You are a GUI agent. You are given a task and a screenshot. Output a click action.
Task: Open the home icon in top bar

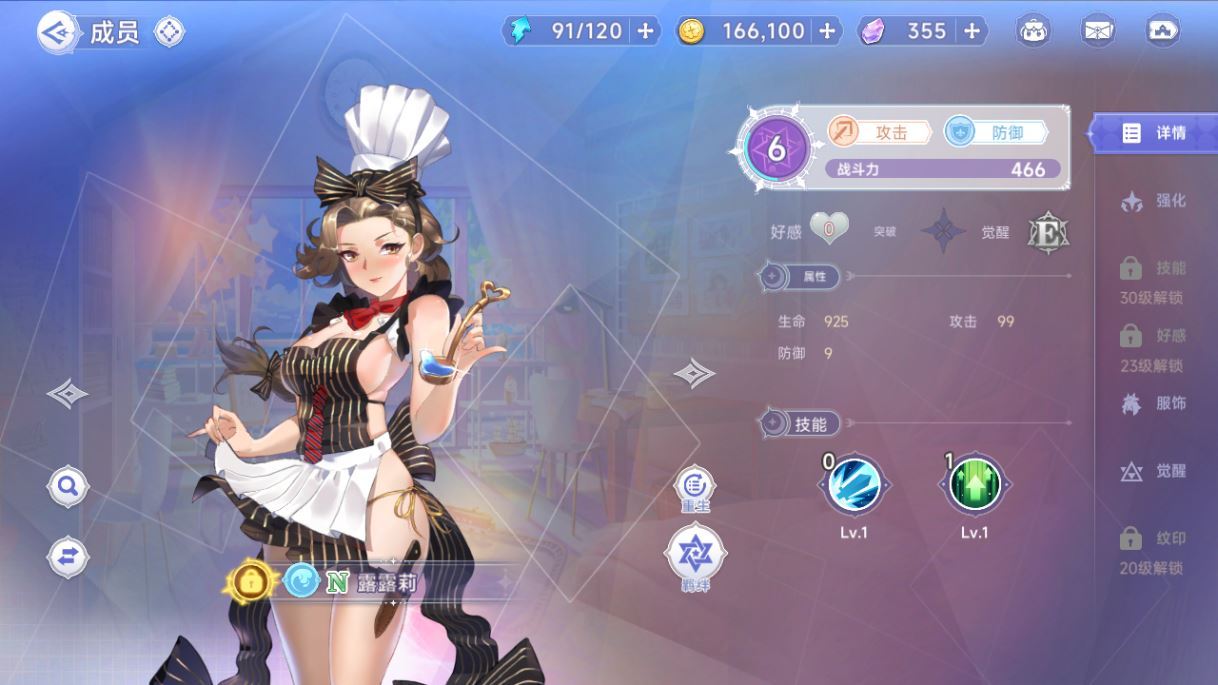[x=1162, y=31]
